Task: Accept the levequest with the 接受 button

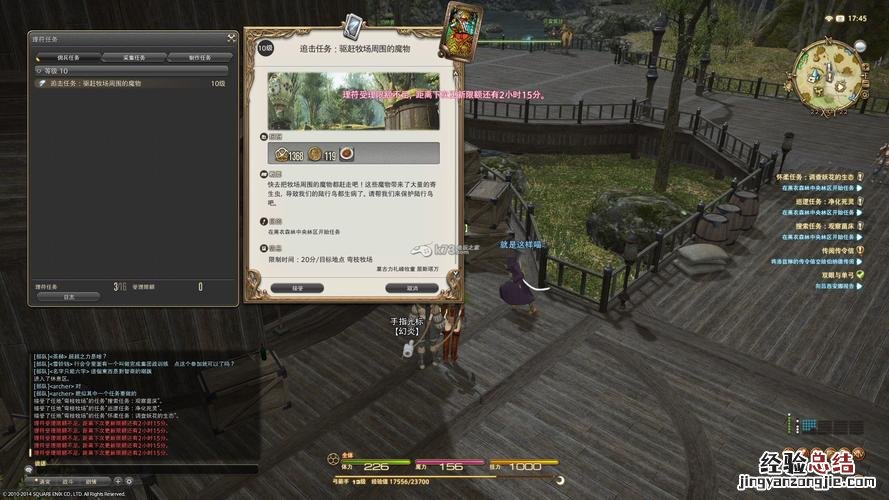Action: click(x=296, y=288)
